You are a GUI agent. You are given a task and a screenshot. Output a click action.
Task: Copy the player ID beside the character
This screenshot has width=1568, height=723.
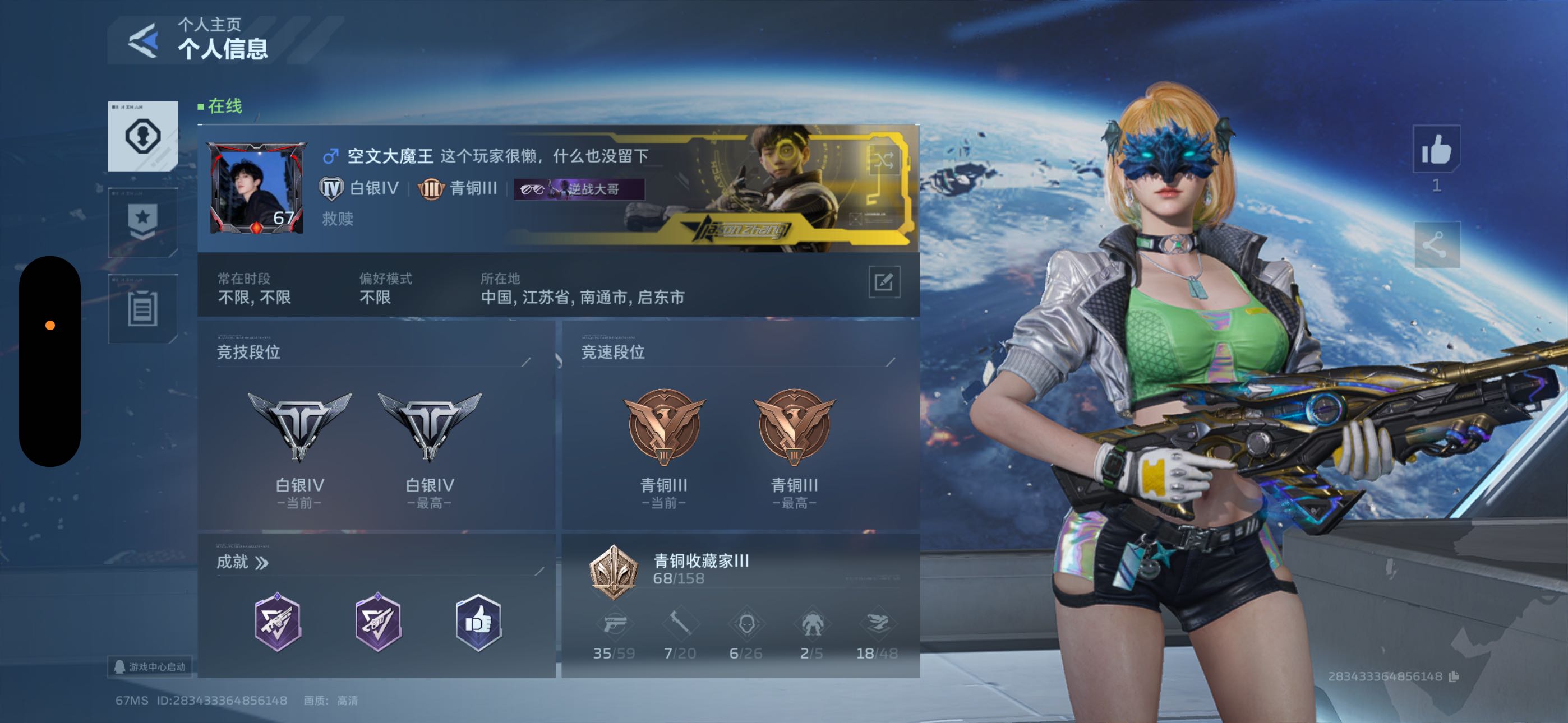[1454, 676]
